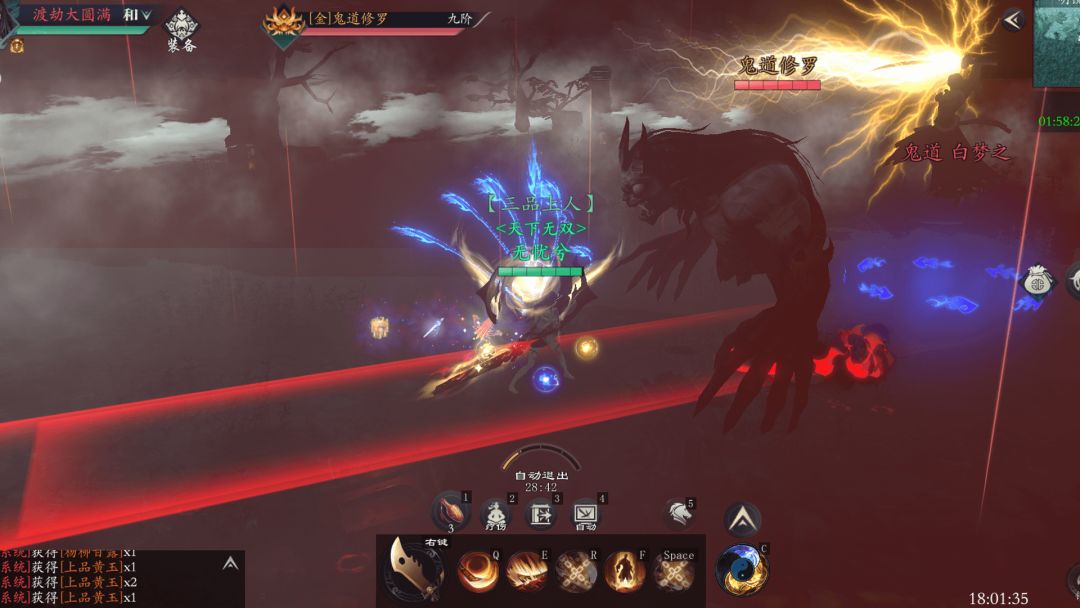
Task: Activate the yin-yang ultimate skill
Action: pyautogui.click(x=741, y=570)
